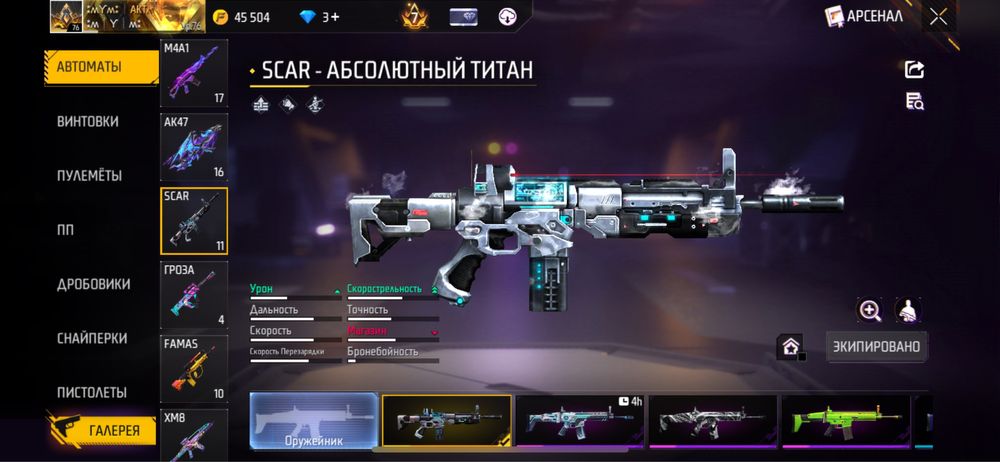Show the Дробовики category

pyautogui.click(x=93, y=284)
